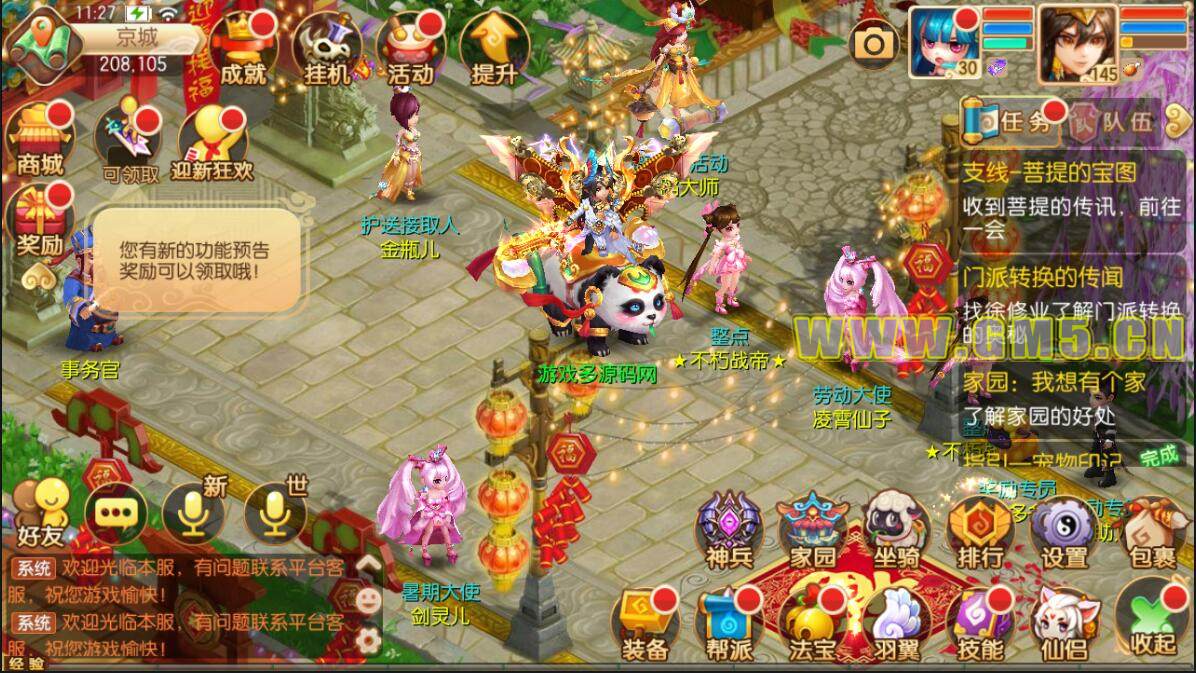Open the 神兵 divine weapon menu
This screenshot has height=673, width=1196.
coord(729,529)
